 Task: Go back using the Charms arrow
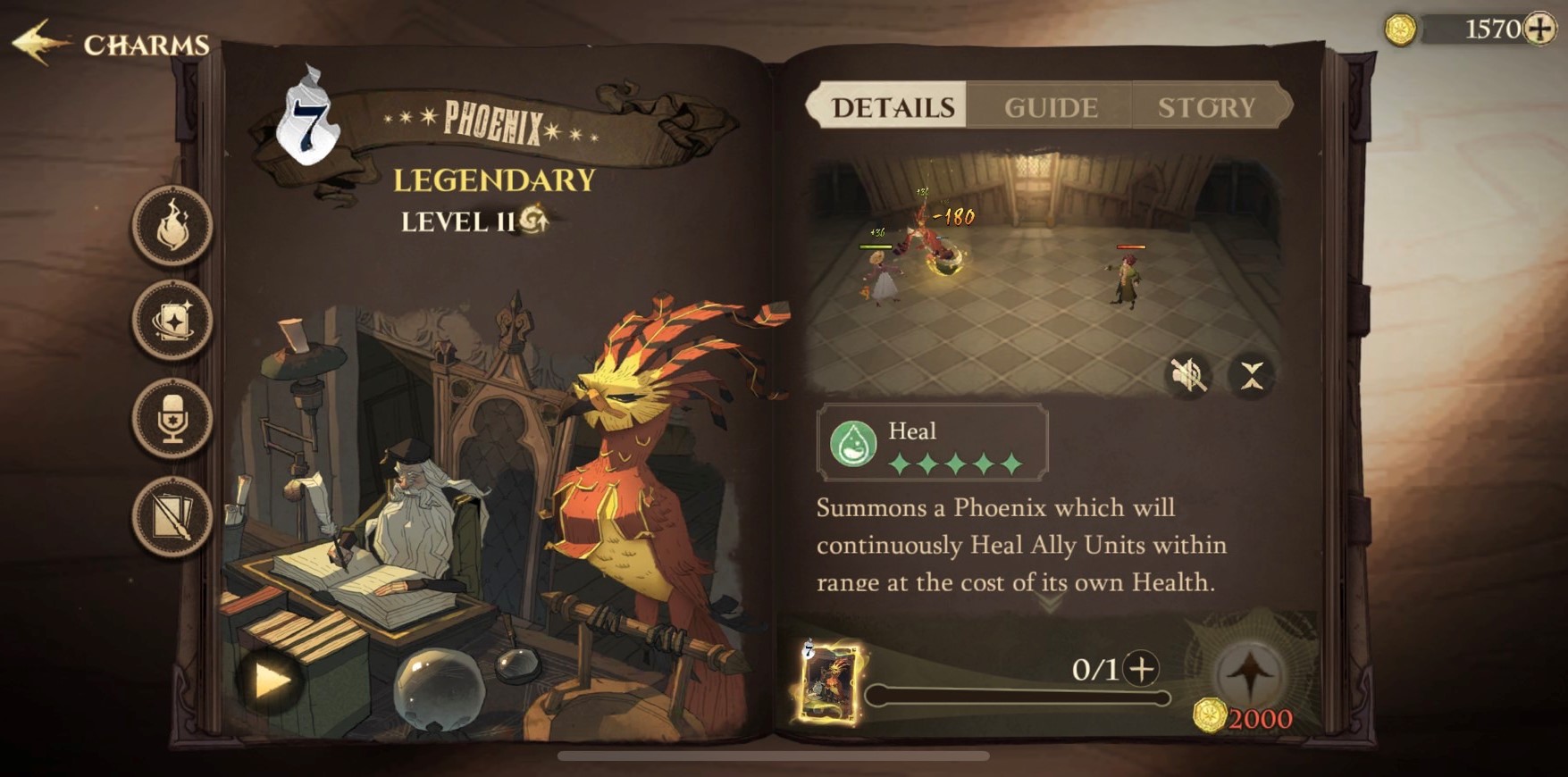pyautogui.click(x=40, y=43)
